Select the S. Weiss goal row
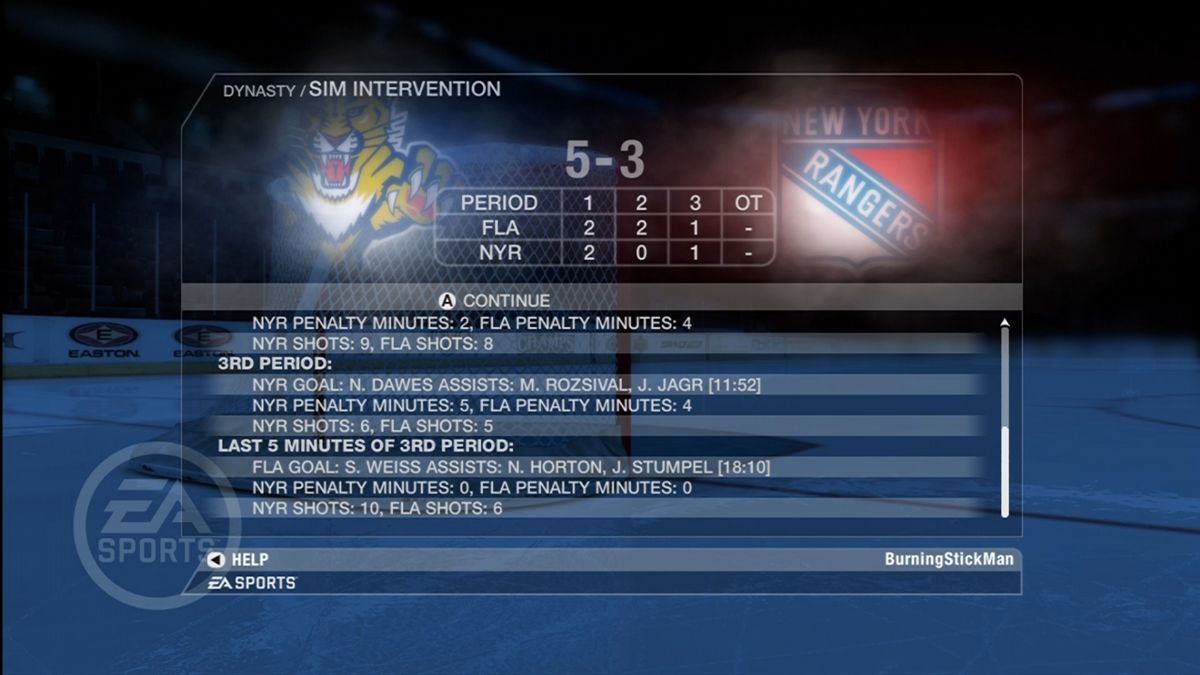This screenshot has width=1200, height=675. point(510,467)
